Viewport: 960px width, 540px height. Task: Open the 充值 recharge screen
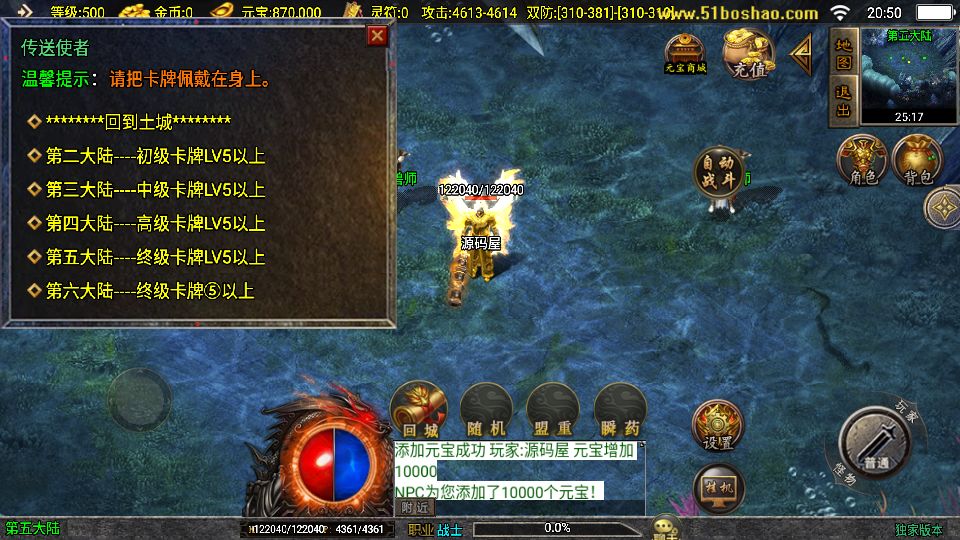point(749,53)
